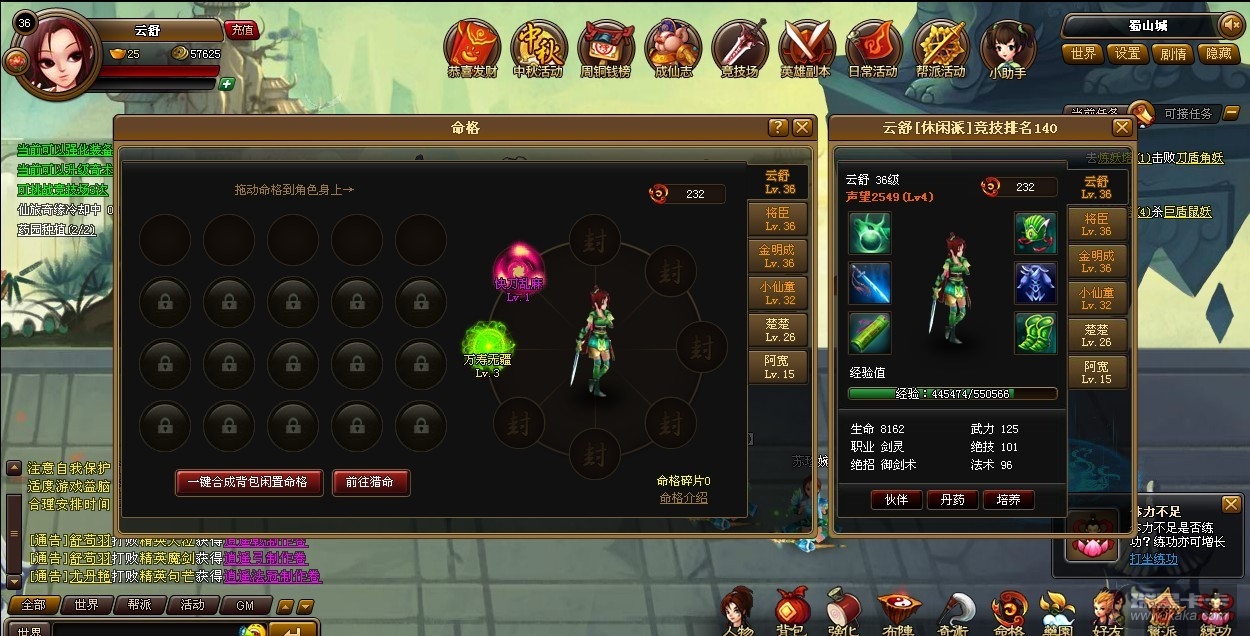Open help for the 命格 panel
Screen dimensions: 1250x636
point(777,127)
